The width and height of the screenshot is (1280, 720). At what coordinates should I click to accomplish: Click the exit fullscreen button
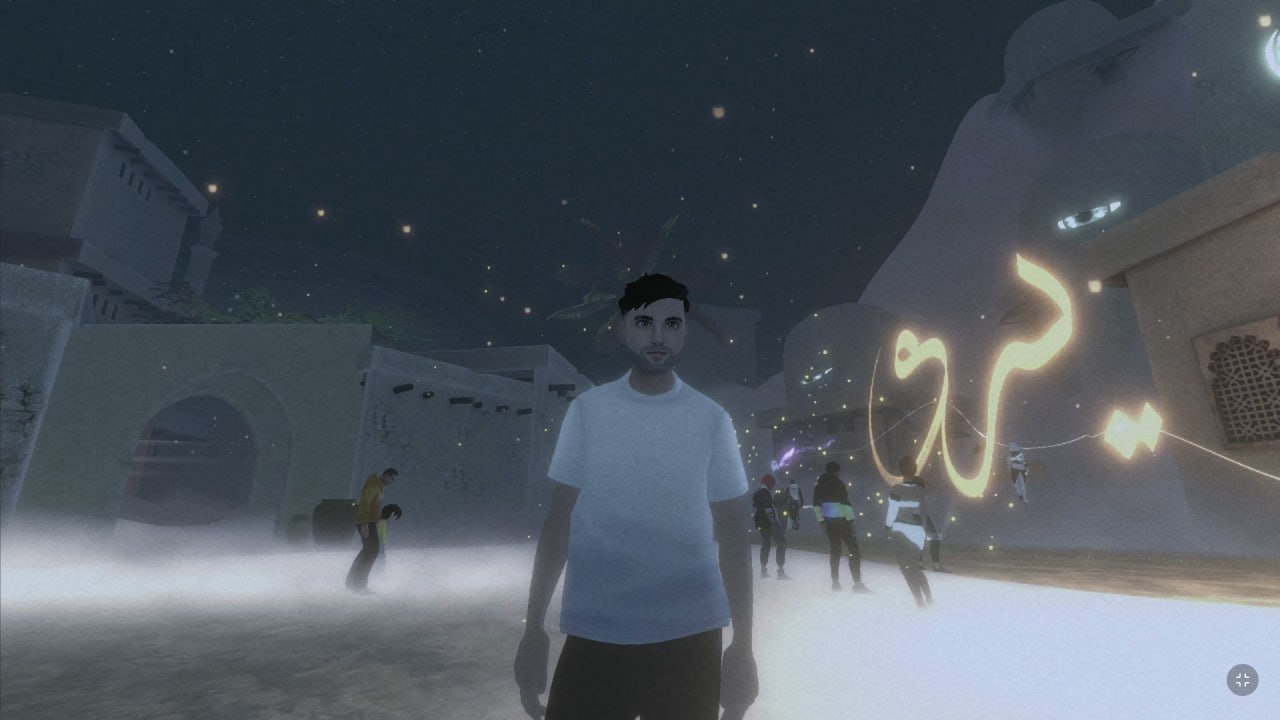pyautogui.click(x=1242, y=680)
